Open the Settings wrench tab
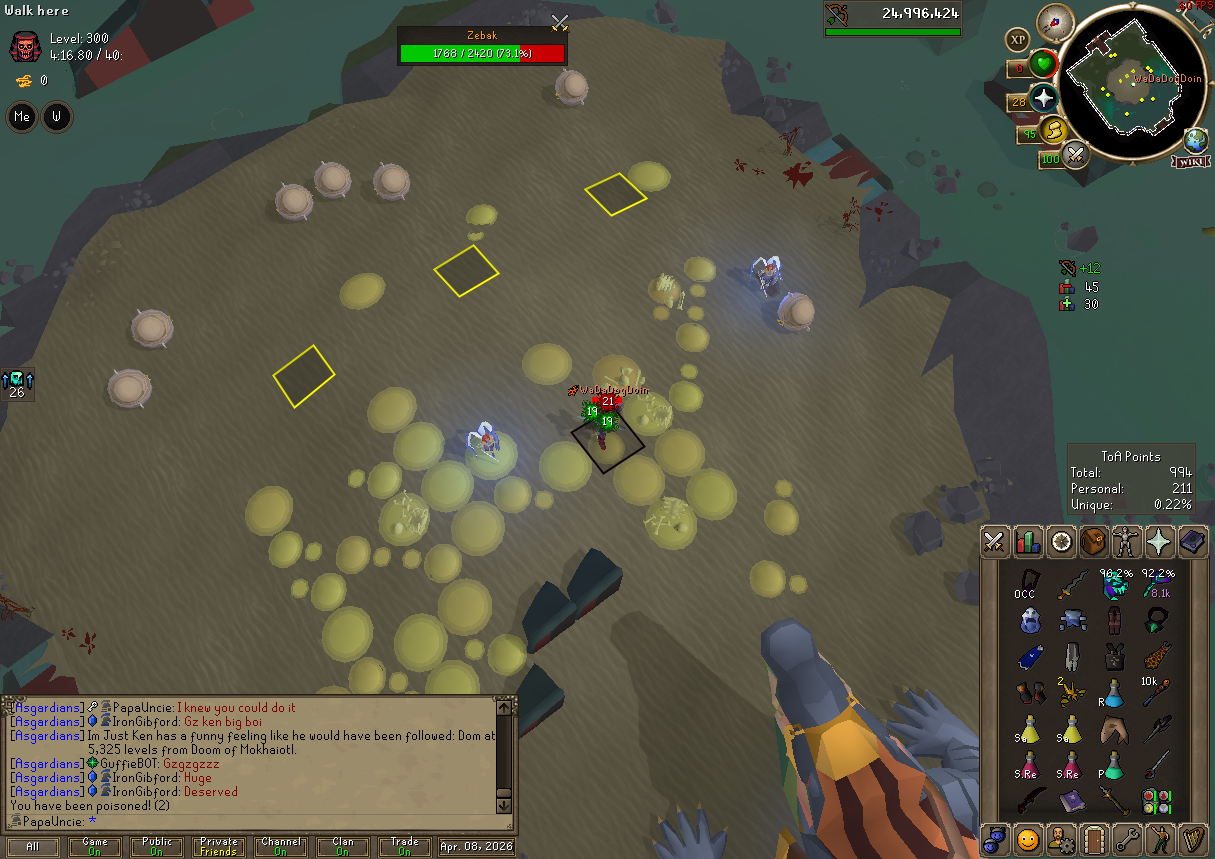Image resolution: width=1215 pixels, height=859 pixels. click(x=1127, y=838)
